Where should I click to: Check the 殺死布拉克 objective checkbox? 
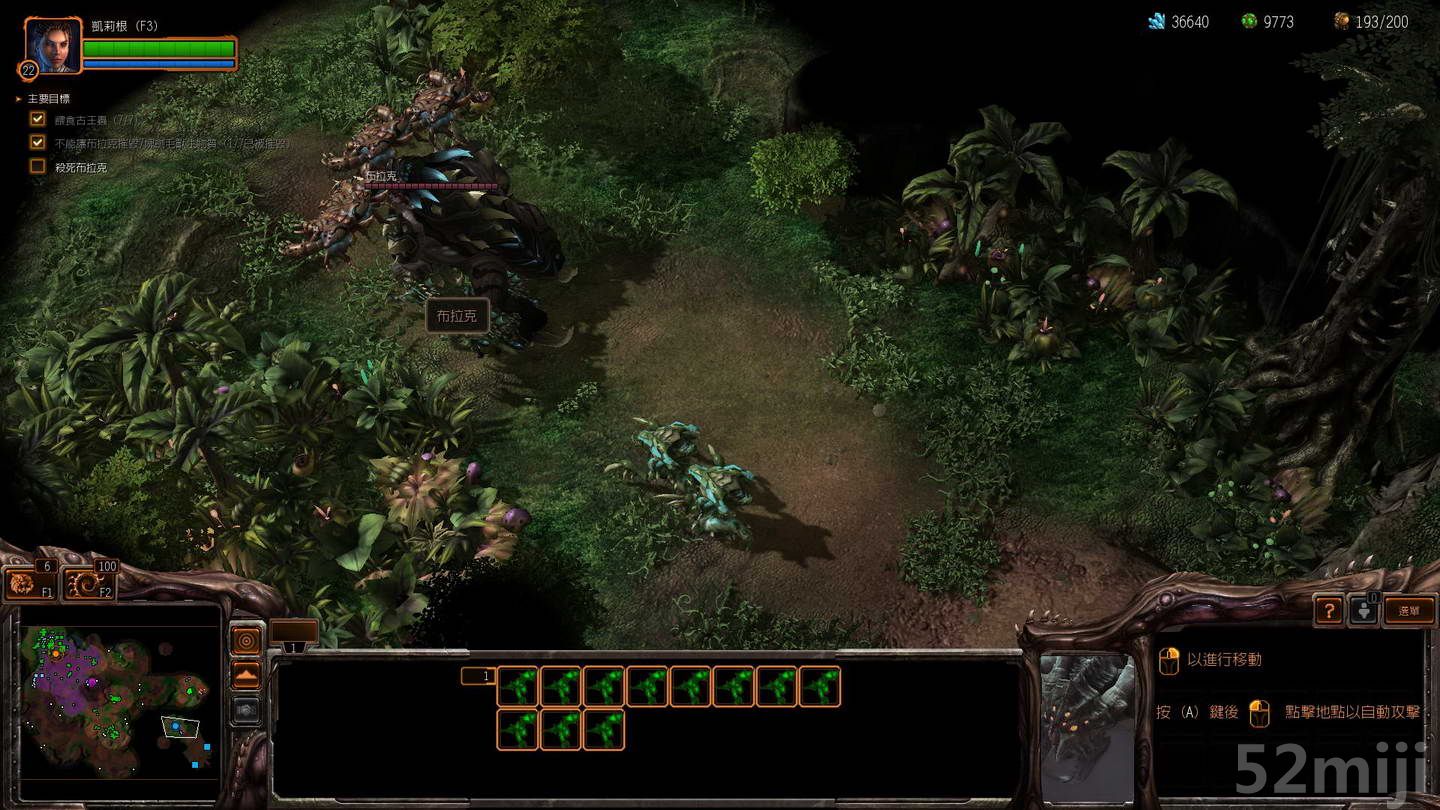pos(37,165)
